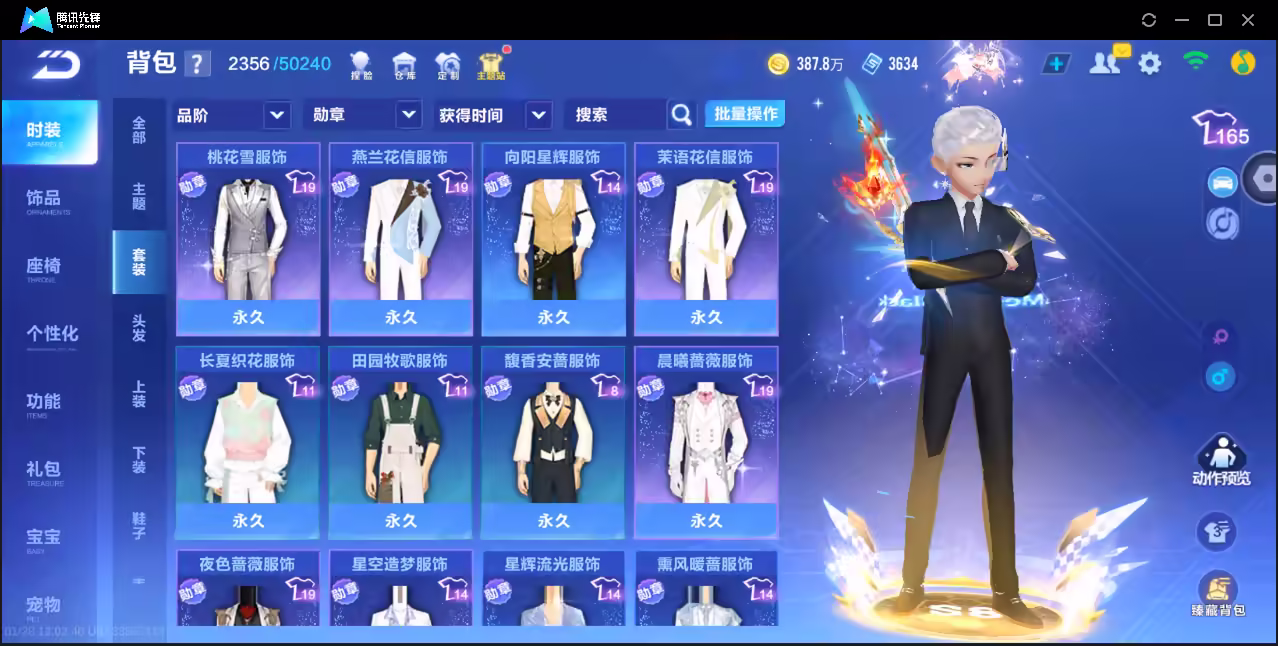Viewport: 1278px width, 646px height.
Task: Open the 仓库 warehouse icon
Action: click(x=404, y=65)
